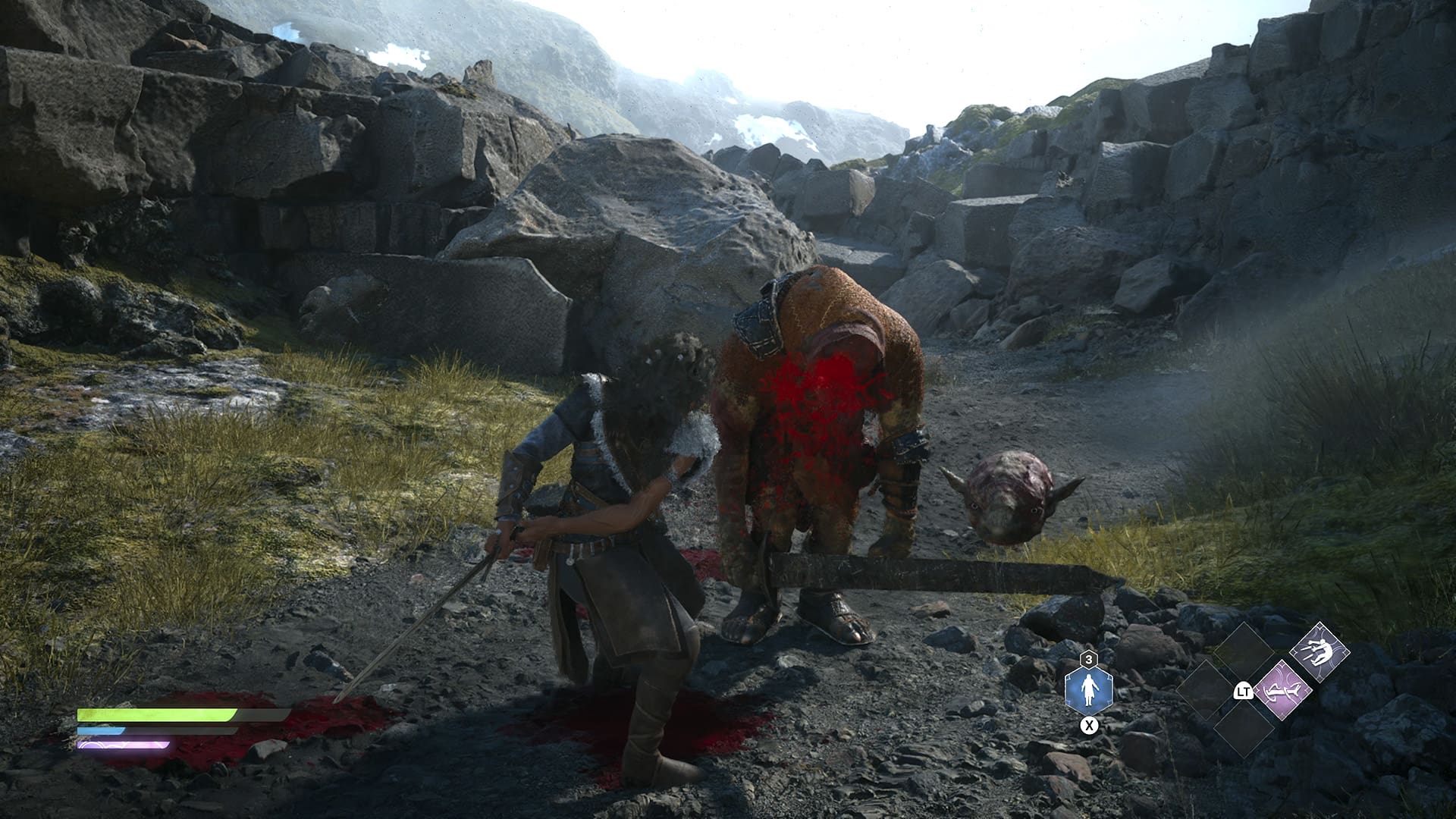The width and height of the screenshot is (1456, 819).
Task: Click the troll's severed head
Action: [1009, 497]
